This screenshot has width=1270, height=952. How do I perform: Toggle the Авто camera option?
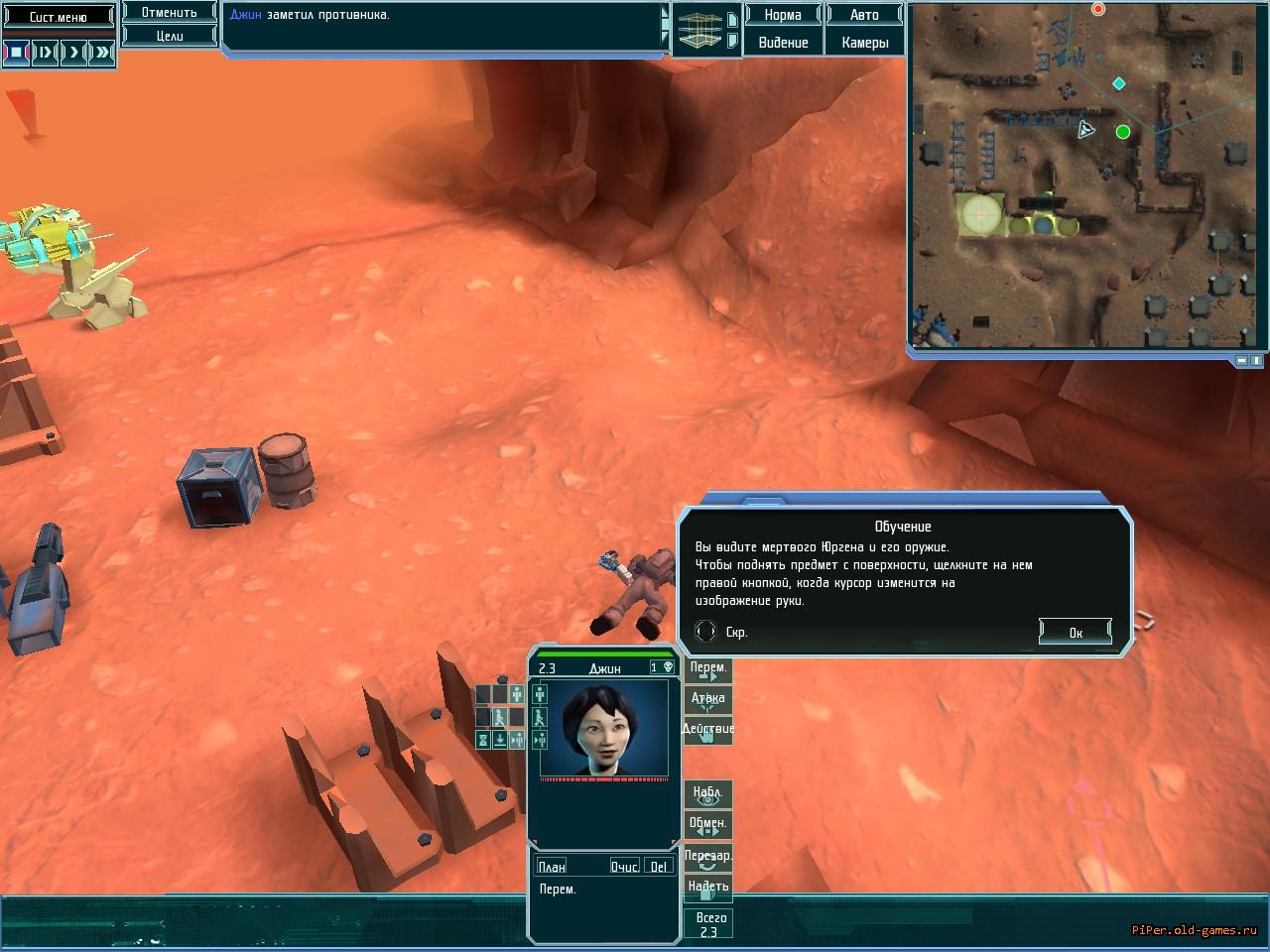point(864,15)
